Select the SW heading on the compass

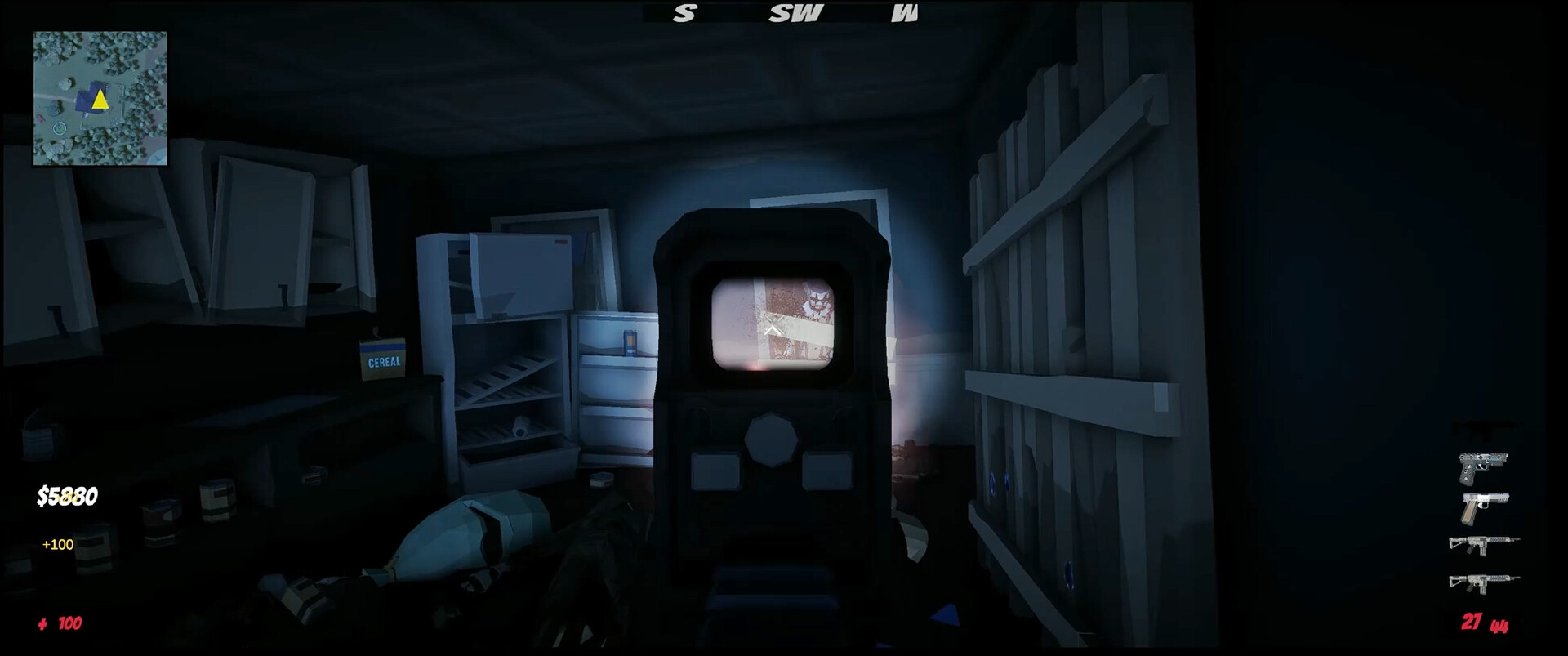pos(796,12)
